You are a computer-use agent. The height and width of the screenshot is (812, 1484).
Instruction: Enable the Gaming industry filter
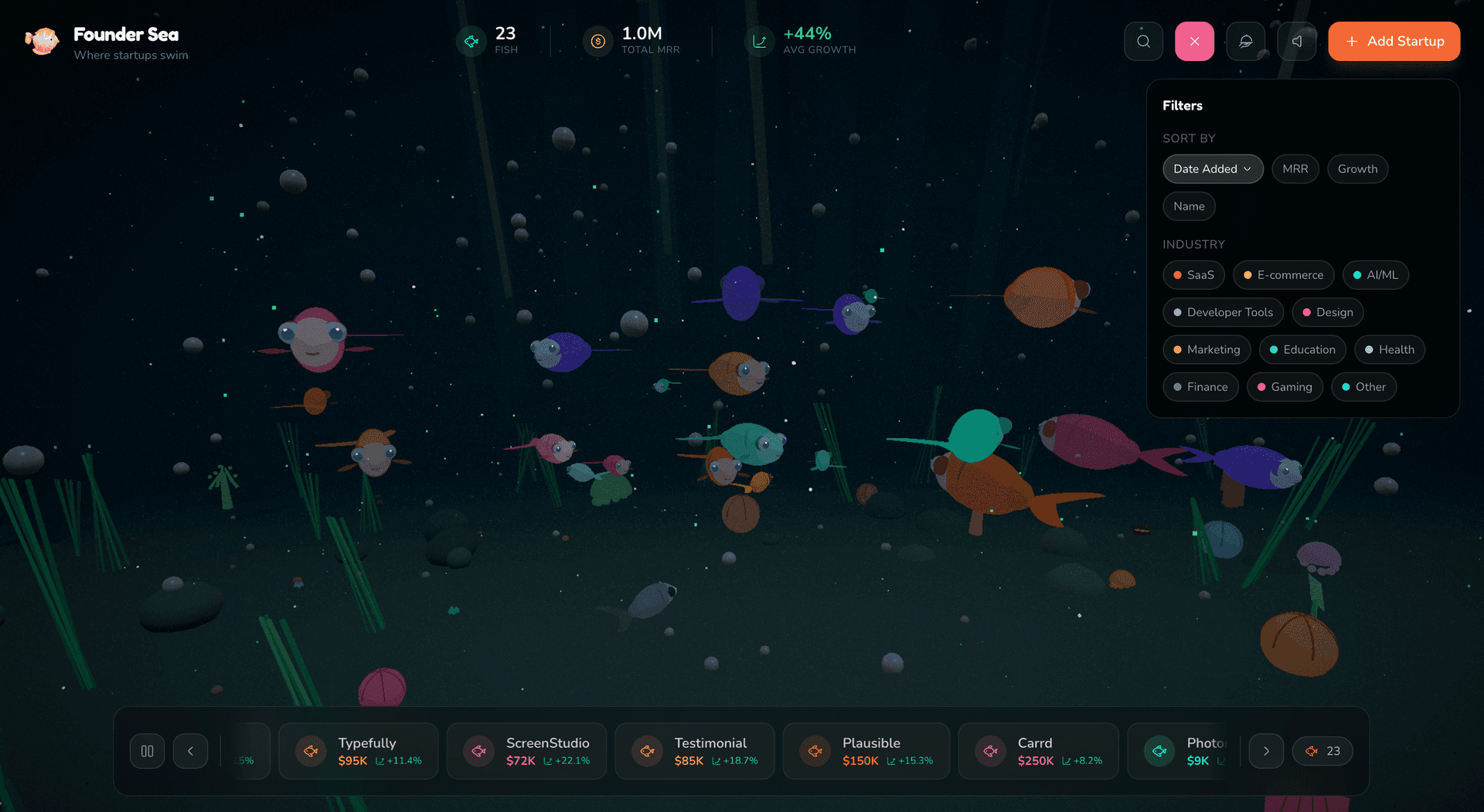[1285, 386]
